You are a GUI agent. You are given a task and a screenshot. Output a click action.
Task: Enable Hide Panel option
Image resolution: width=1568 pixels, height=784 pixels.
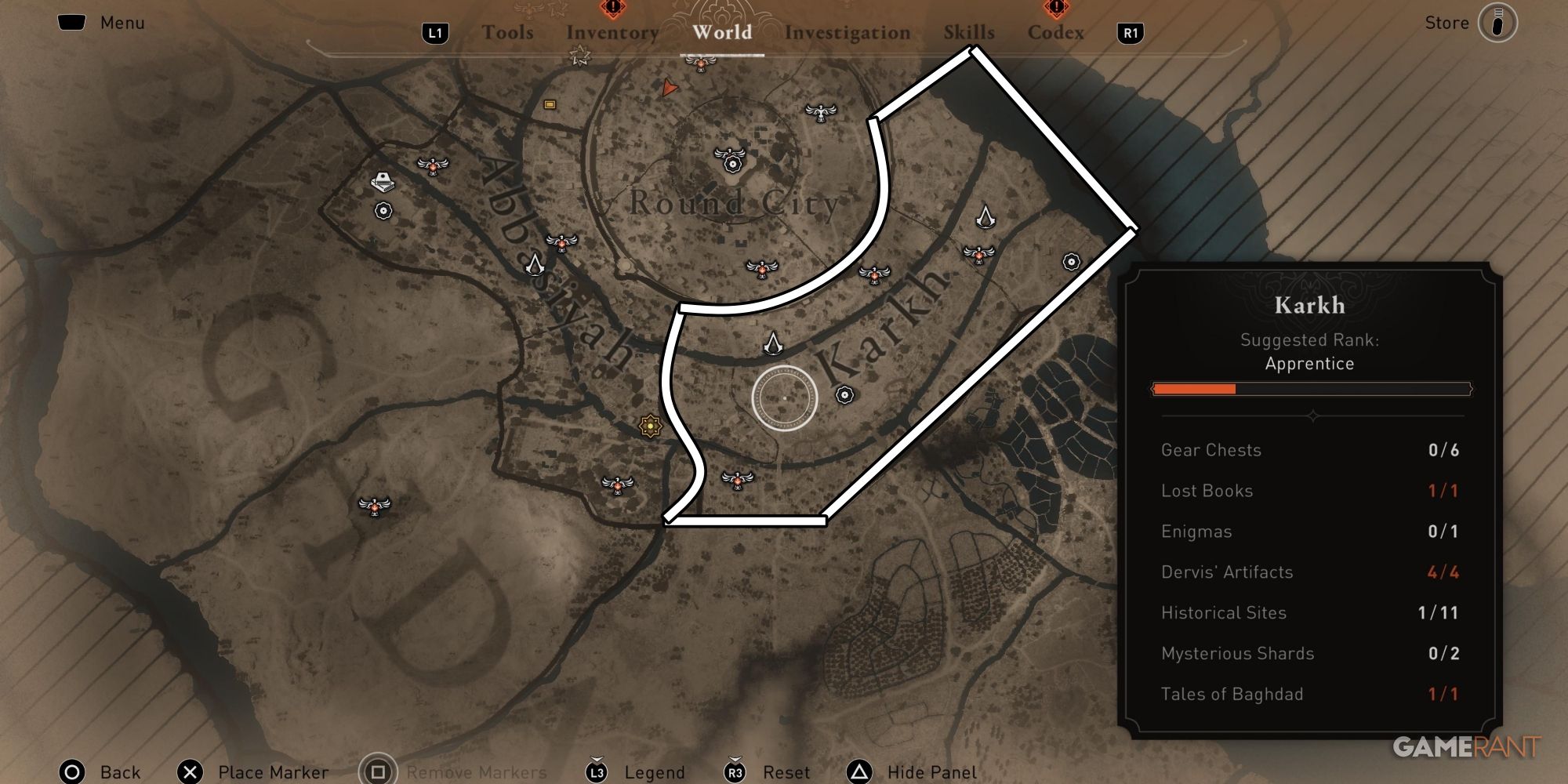(933, 772)
